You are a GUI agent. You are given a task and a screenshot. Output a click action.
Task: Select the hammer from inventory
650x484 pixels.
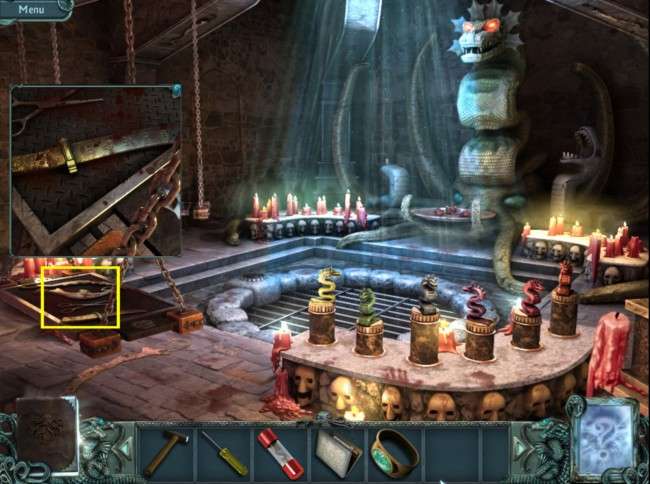164,452
